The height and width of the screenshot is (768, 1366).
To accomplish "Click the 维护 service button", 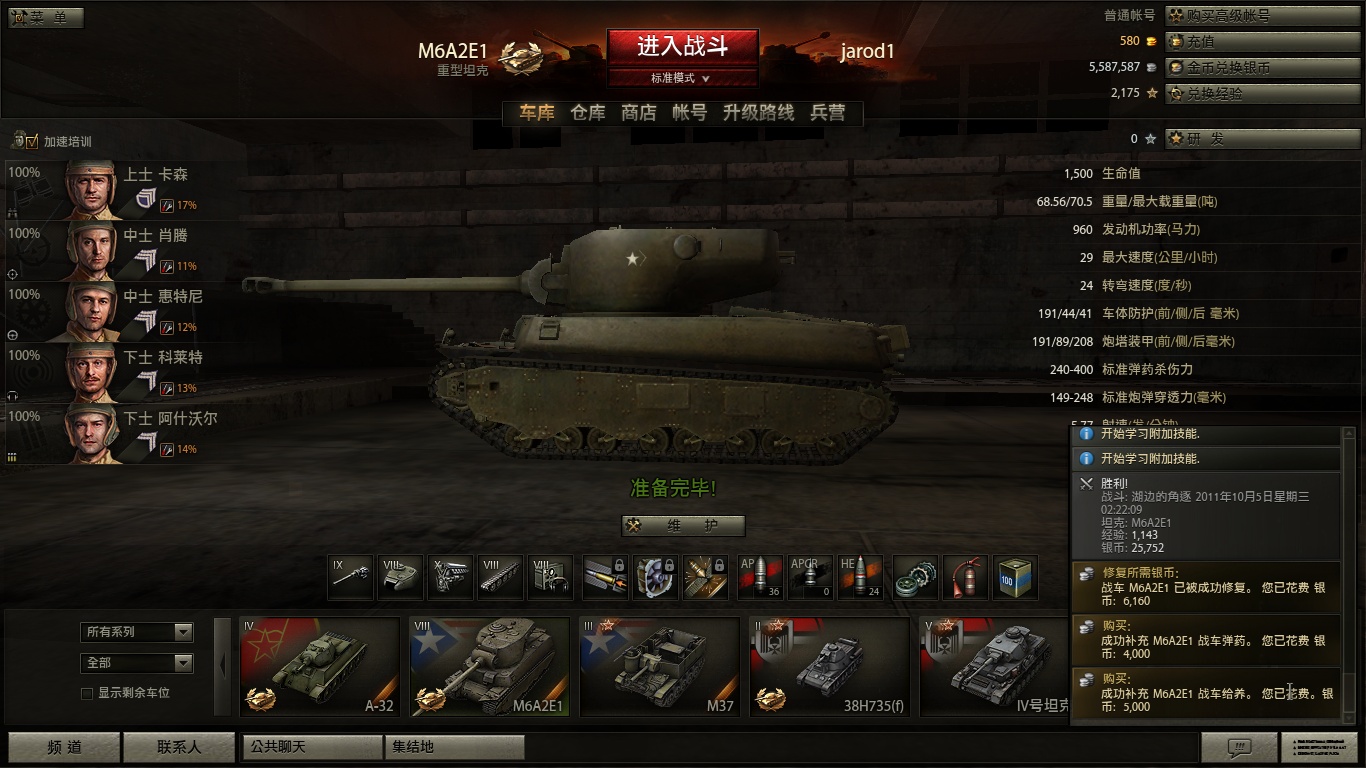I will click(683, 526).
